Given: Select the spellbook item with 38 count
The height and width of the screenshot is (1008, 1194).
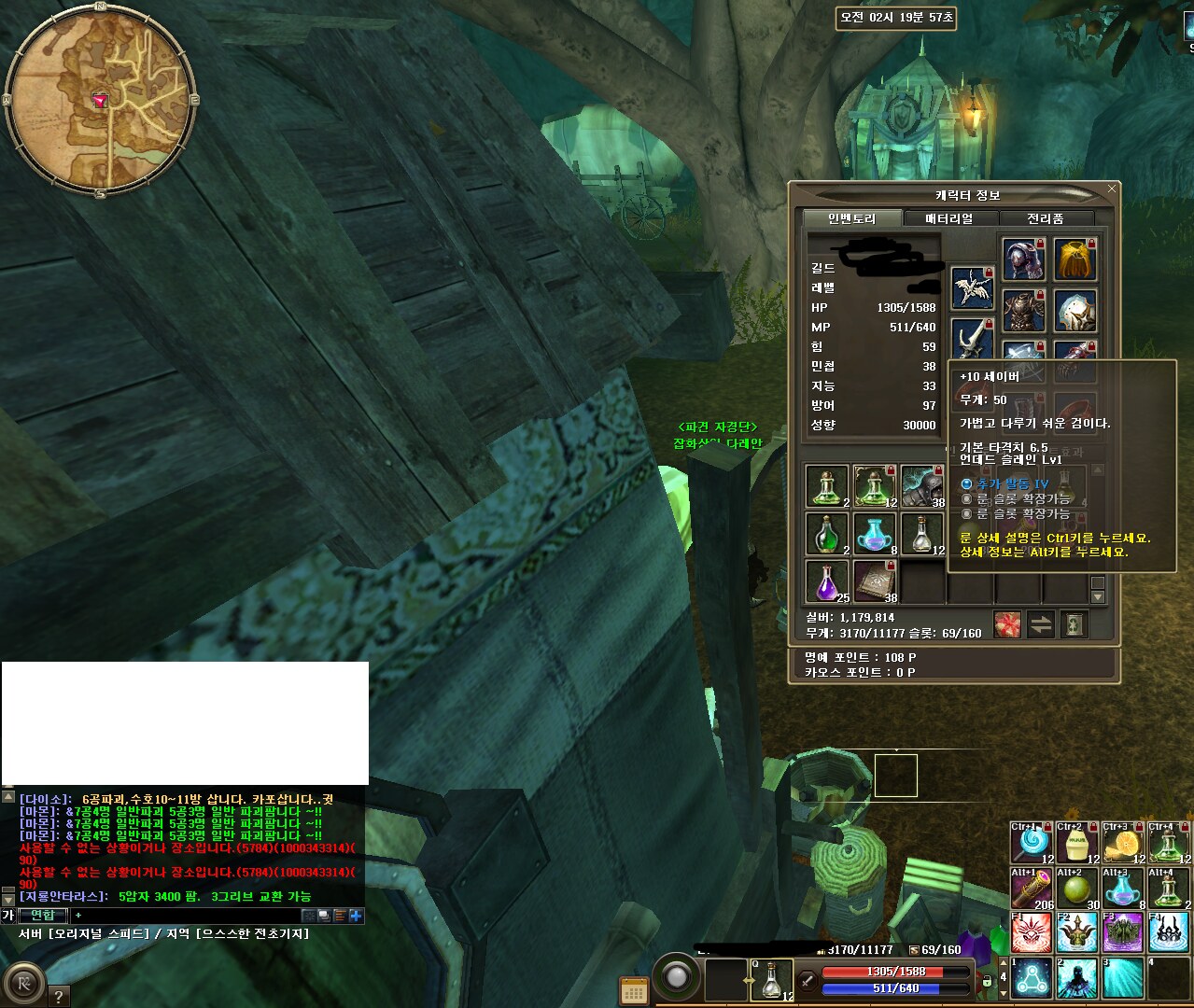Looking at the screenshot, I should coord(875,581).
